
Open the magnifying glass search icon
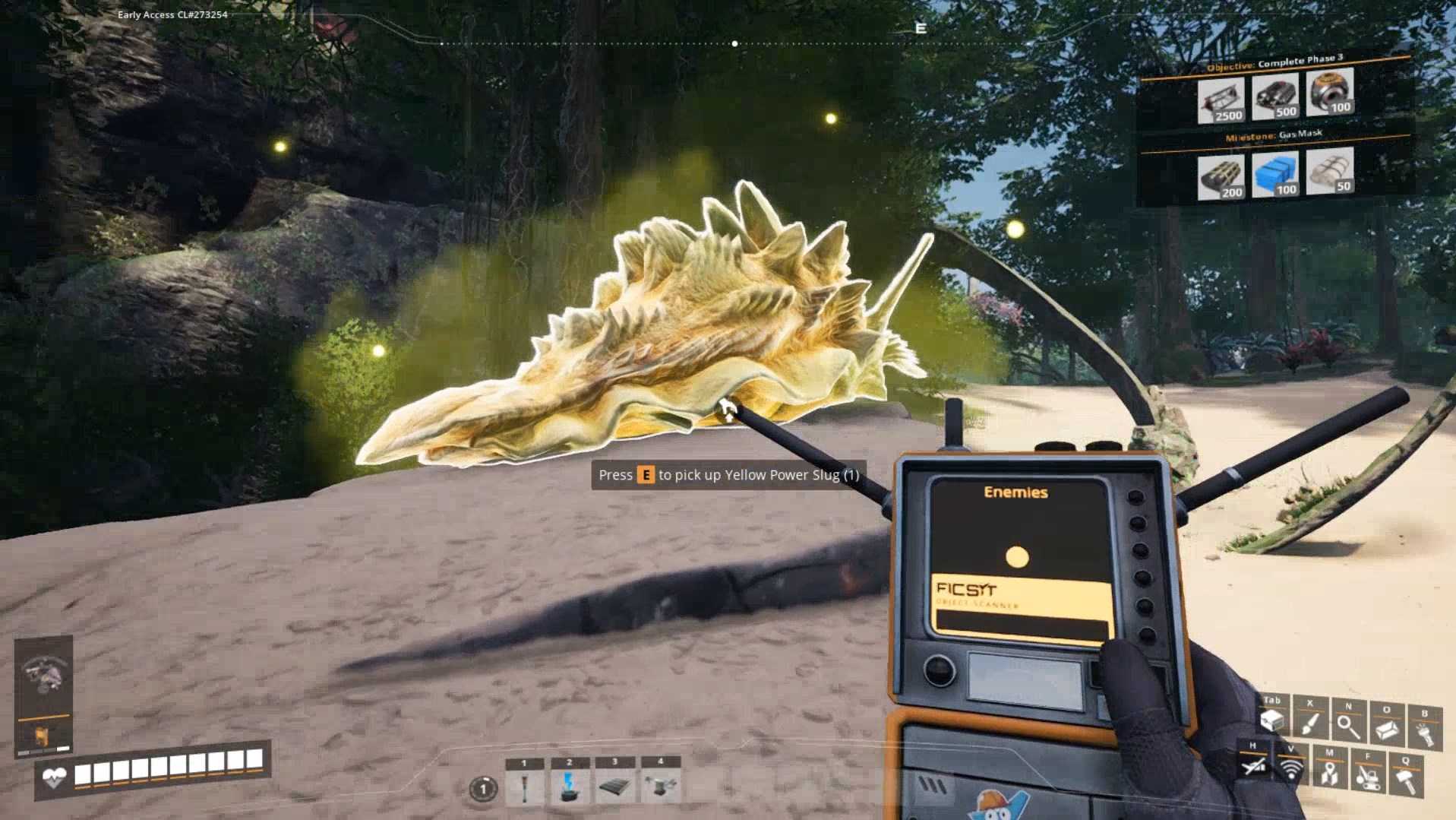(x=1348, y=726)
